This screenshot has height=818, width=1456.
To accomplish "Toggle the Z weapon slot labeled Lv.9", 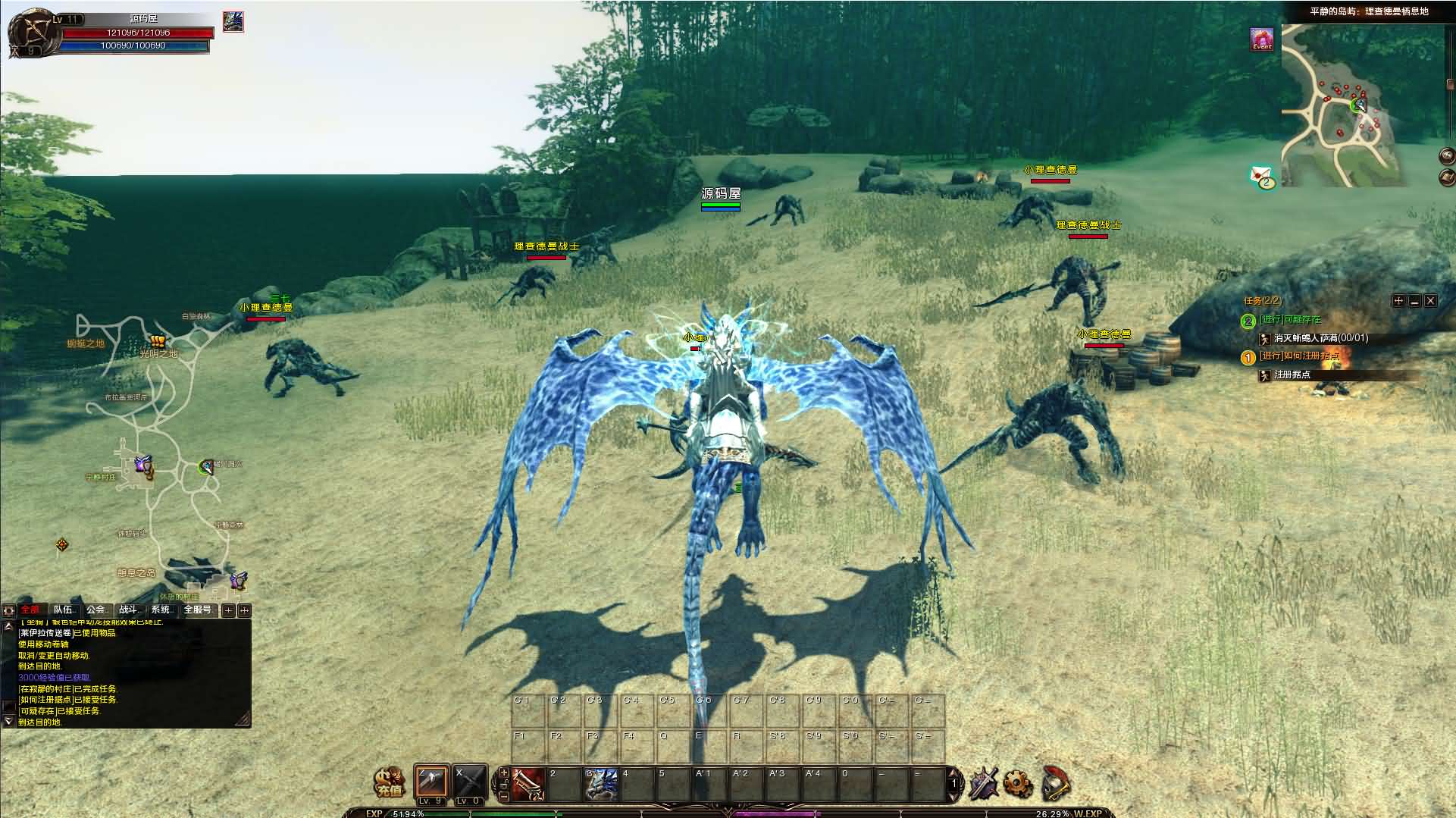I will (x=431, y=781).
